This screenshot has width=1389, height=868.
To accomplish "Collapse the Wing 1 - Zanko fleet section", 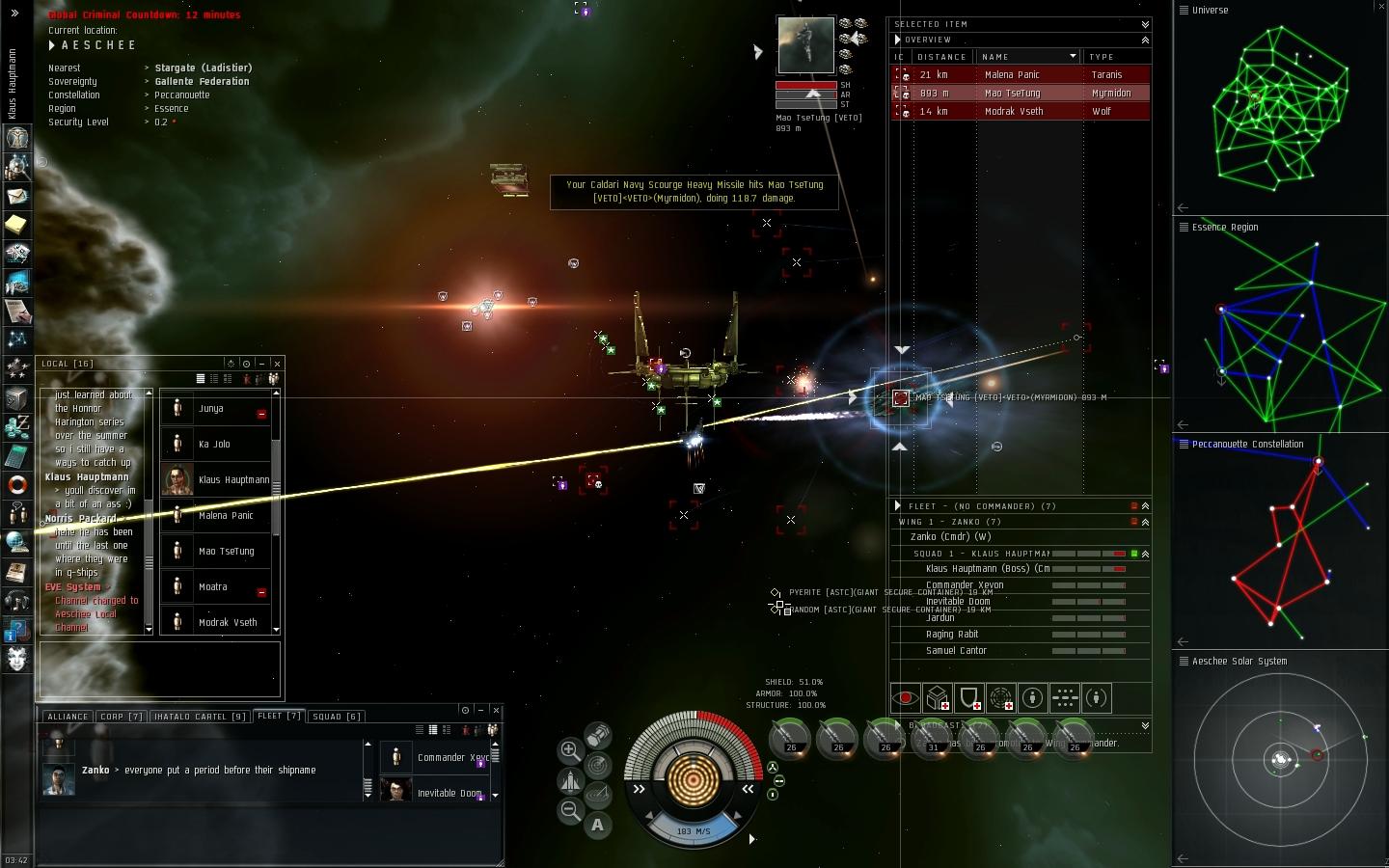I will (1145, 522).
